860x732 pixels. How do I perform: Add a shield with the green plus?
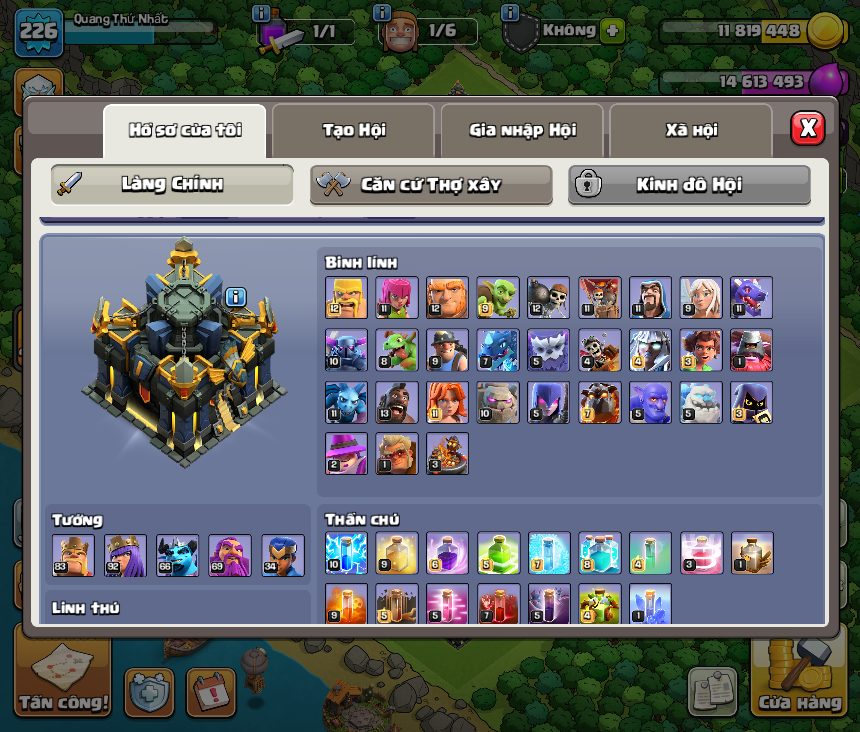click(612, 30)
